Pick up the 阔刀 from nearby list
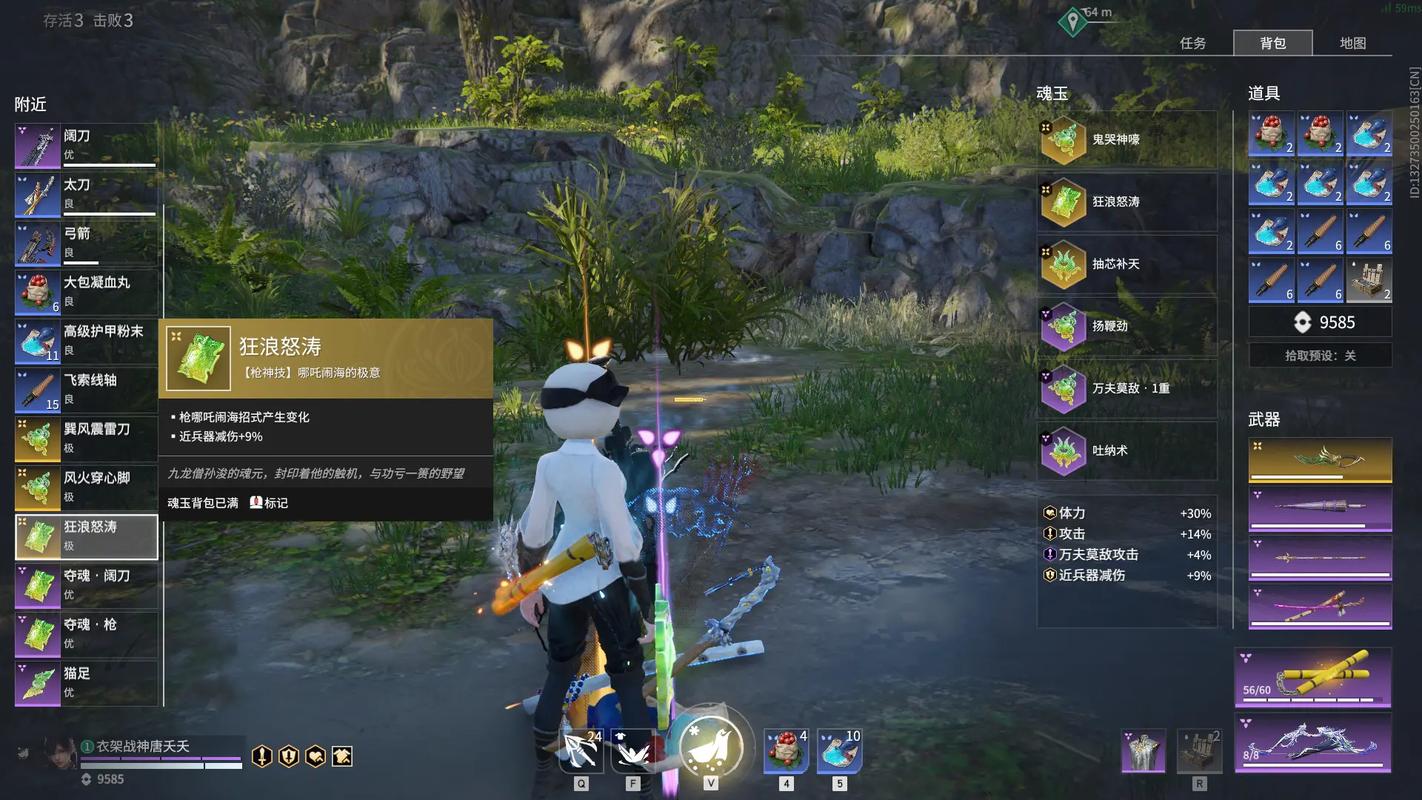This screenshot has width=1422, height=800. [87, 146]
